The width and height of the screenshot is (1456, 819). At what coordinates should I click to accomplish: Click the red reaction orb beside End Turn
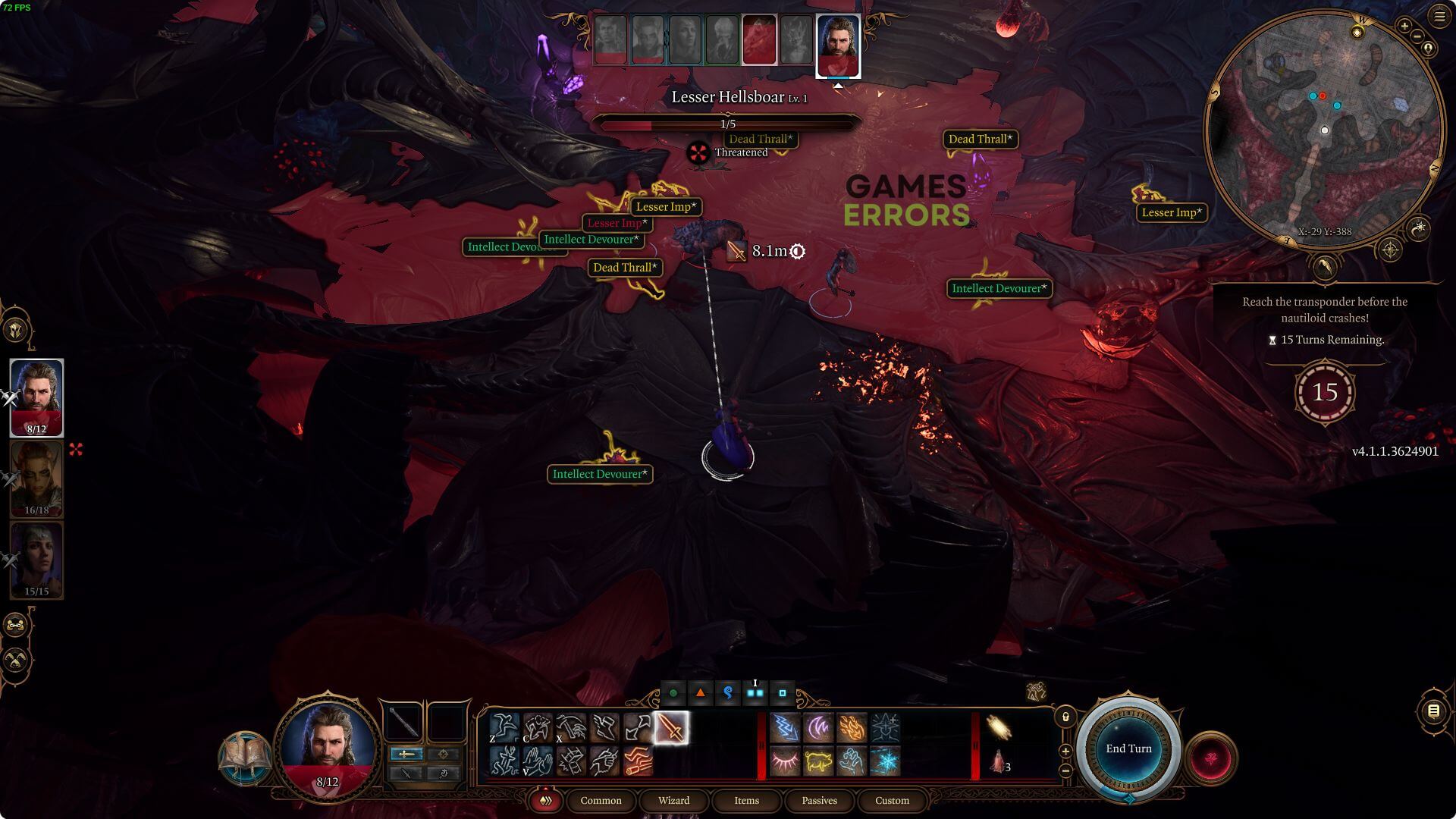pos(1211,758)
